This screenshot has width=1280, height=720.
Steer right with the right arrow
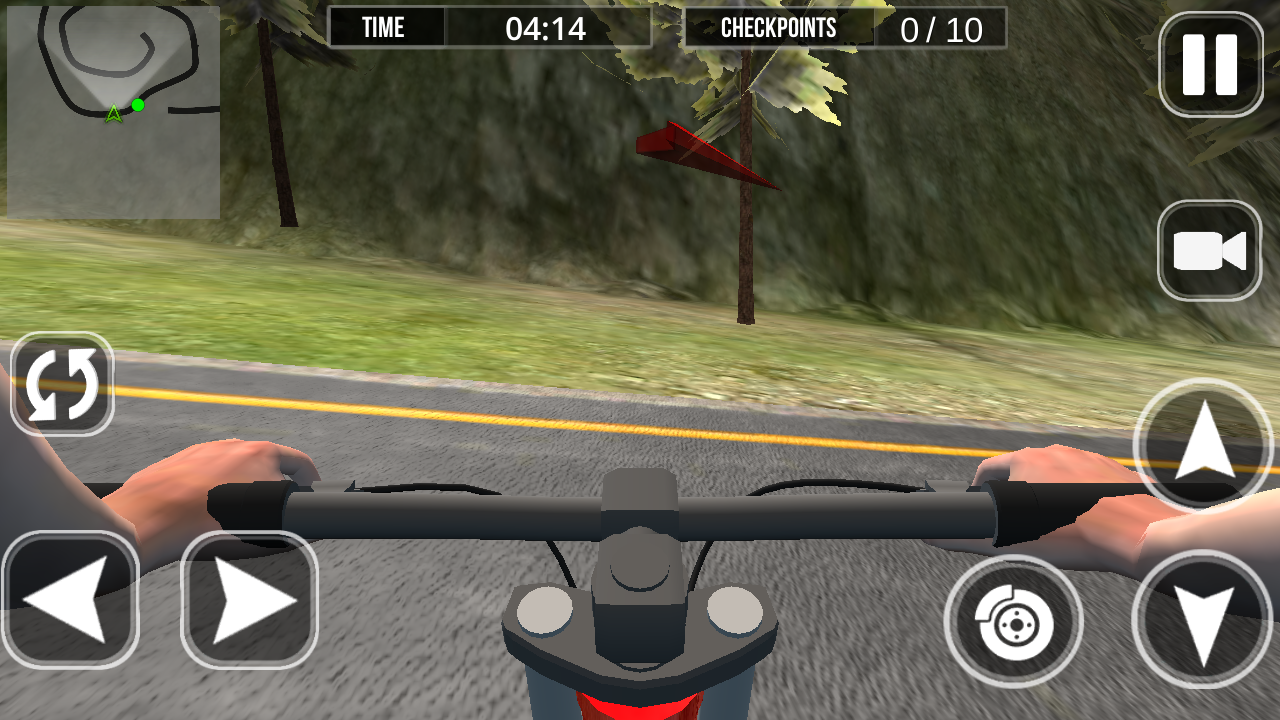point(249,600)
